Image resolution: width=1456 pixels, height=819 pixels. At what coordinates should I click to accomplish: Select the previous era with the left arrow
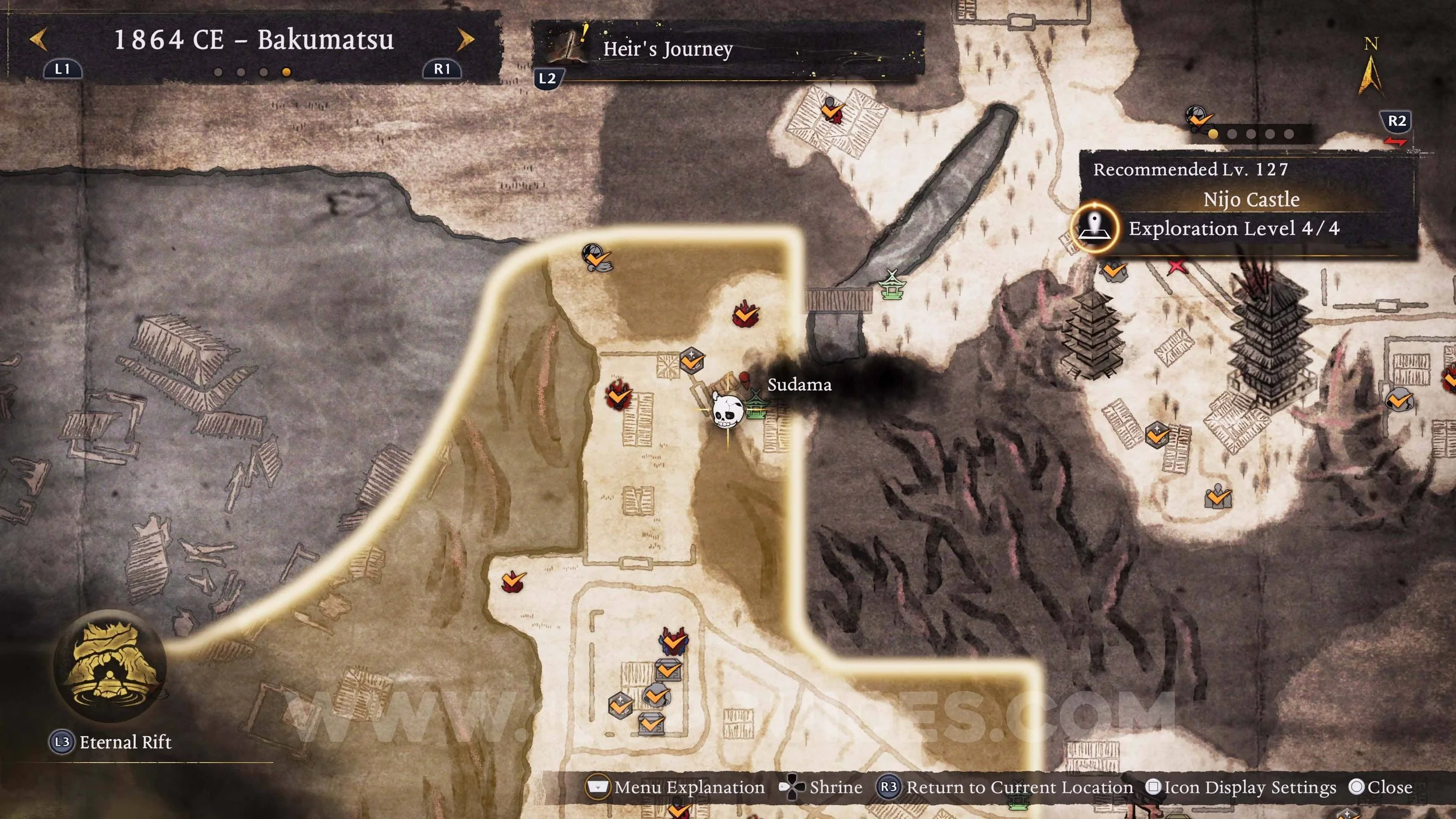pos(38,40)
